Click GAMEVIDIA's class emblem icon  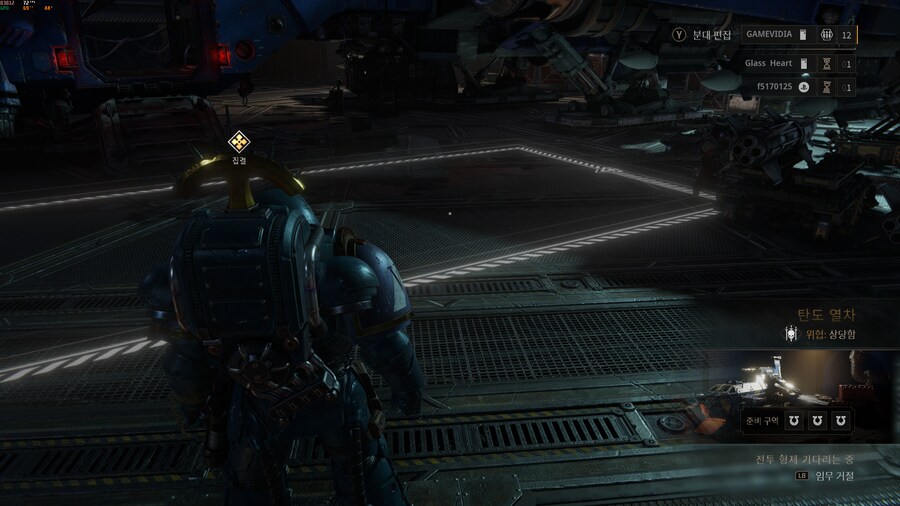826,35
